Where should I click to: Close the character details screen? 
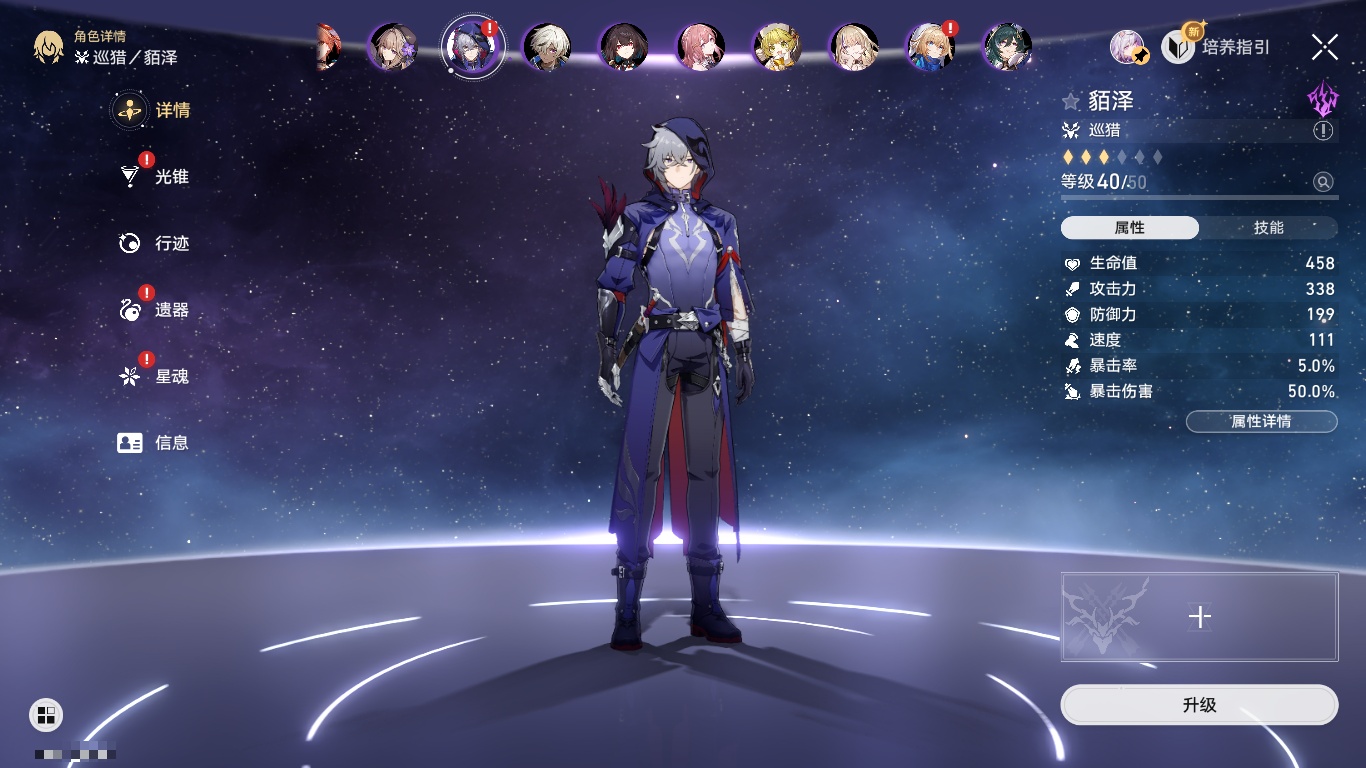pos(1325,47)
